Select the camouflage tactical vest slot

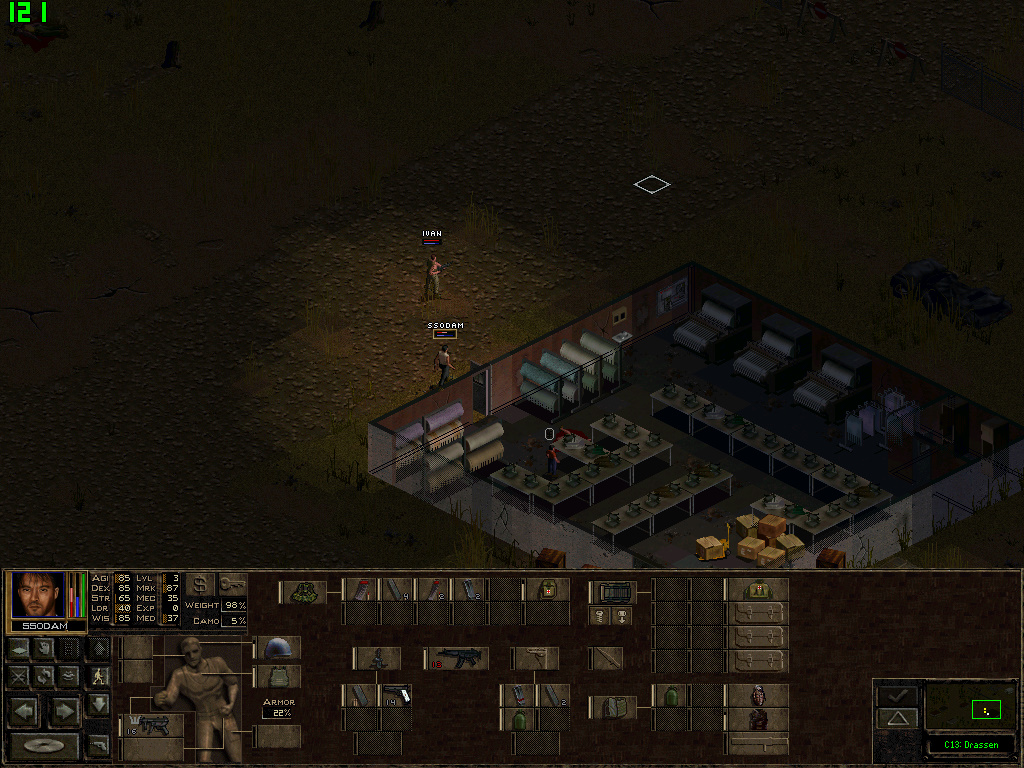click(304, 591)
